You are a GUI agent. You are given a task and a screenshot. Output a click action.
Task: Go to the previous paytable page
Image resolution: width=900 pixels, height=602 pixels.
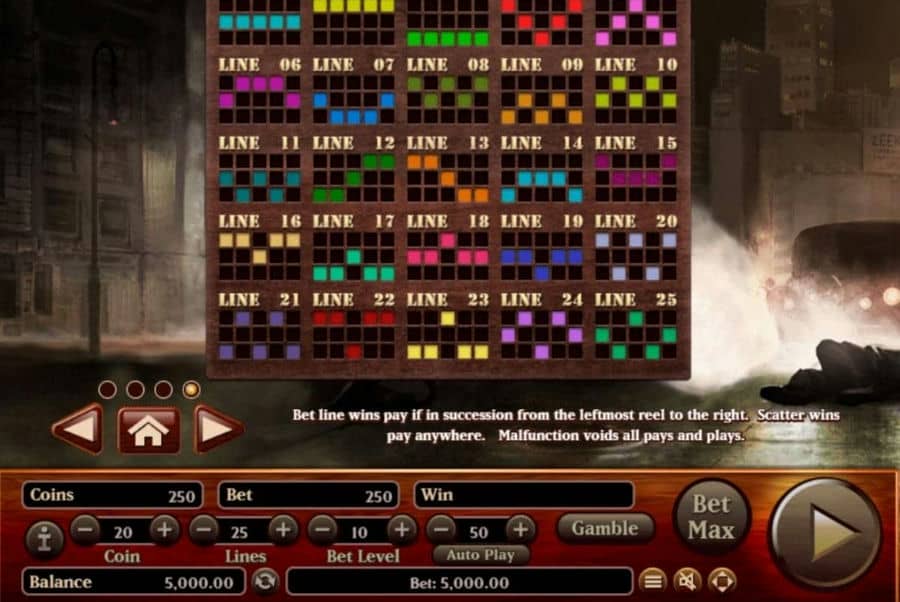[x=77, y=430]
